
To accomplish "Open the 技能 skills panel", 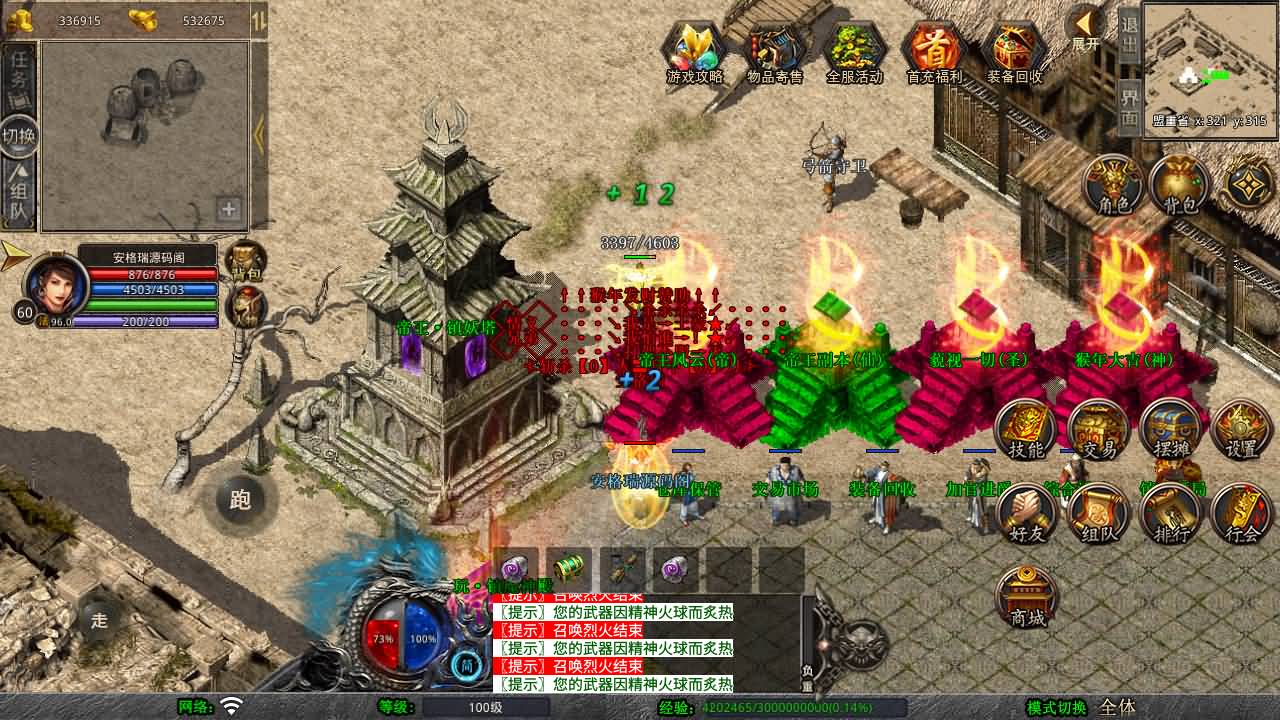I will click(1026, 431).
